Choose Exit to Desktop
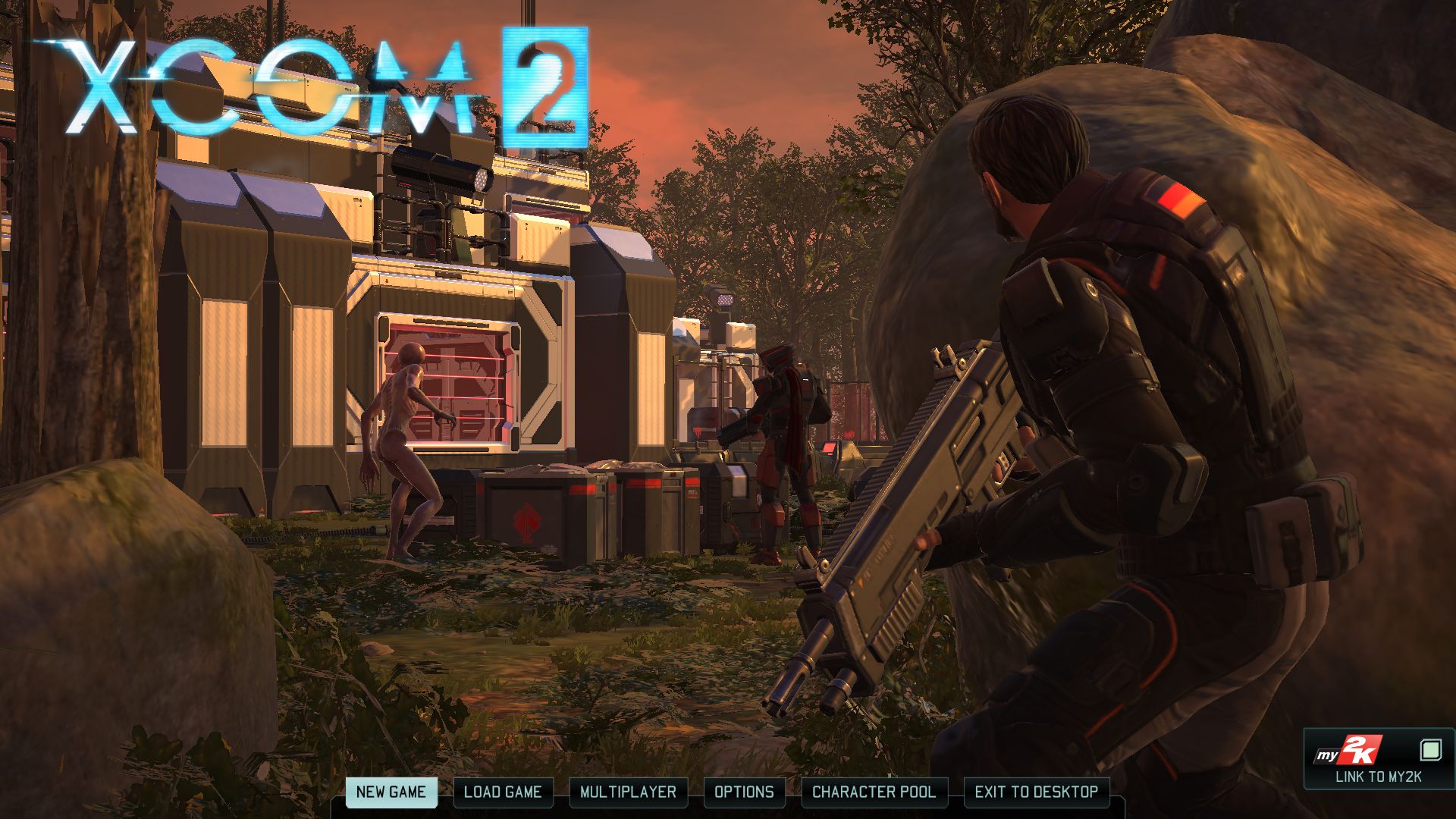Screen dimensions: 1456x819 click(1036, 792)
